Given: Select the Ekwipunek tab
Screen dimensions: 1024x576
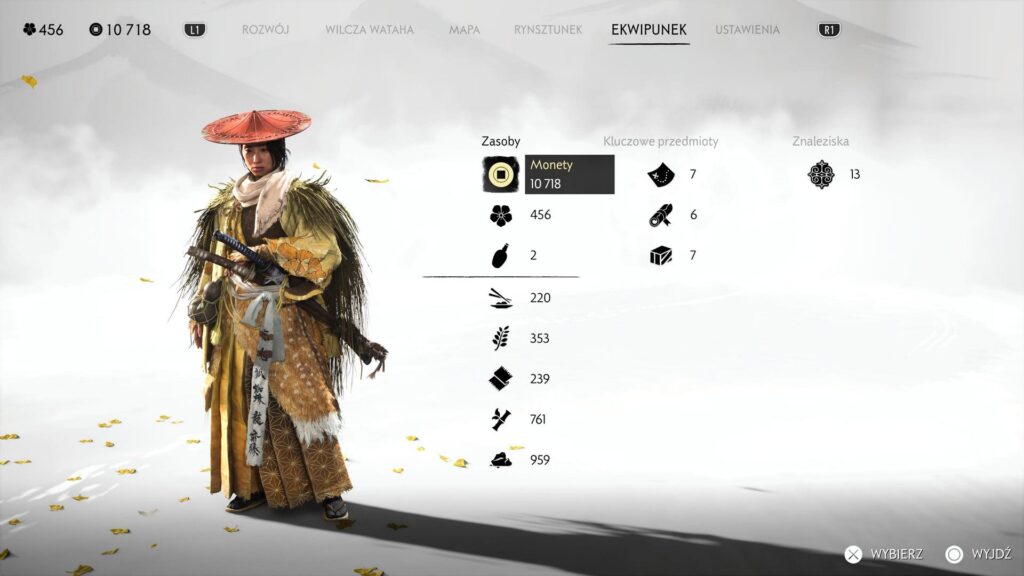Looking at the screenshot, I should point(649,30).
